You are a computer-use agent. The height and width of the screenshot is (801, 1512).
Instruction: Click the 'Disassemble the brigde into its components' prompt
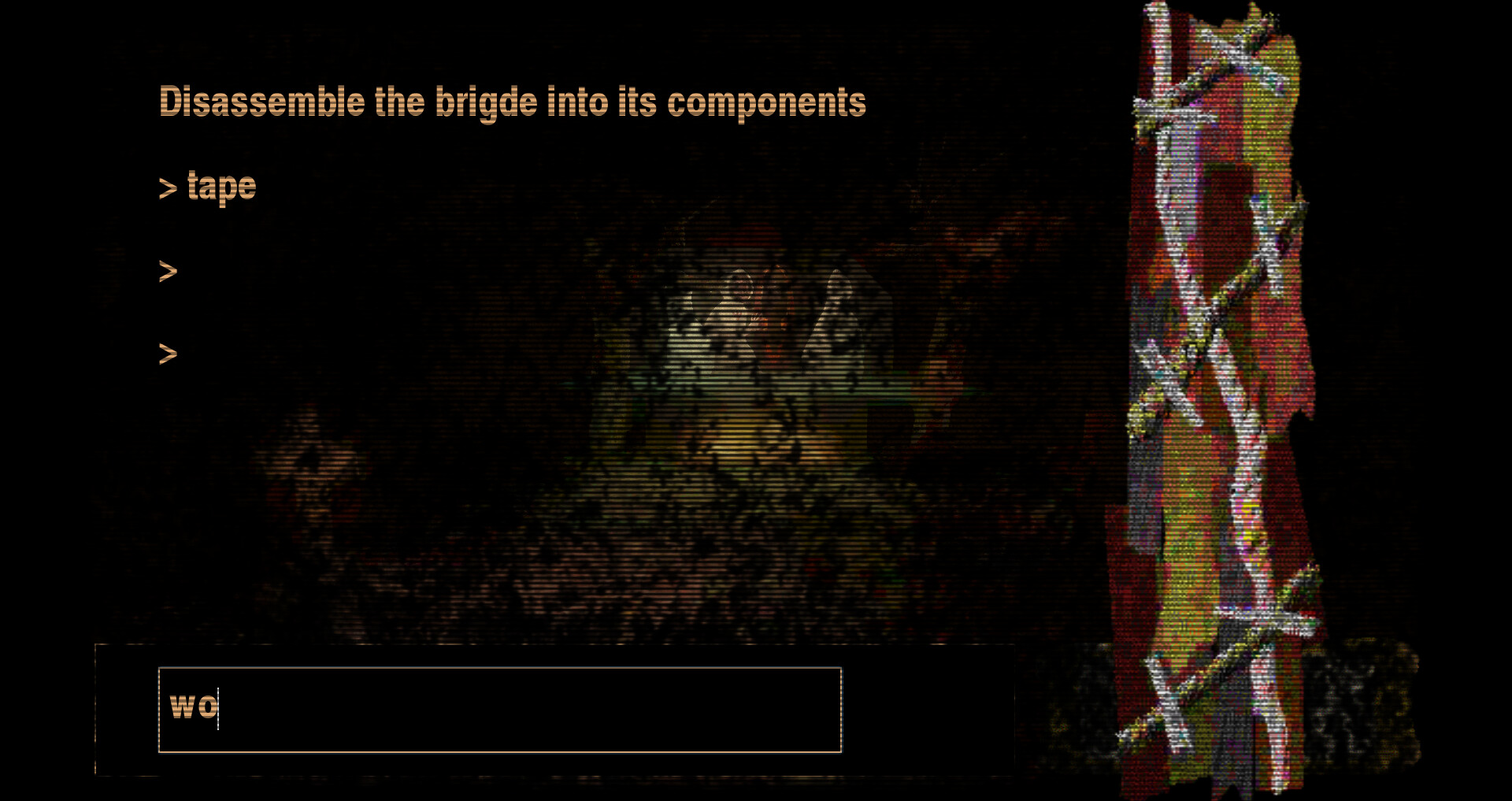pos(512,101)
